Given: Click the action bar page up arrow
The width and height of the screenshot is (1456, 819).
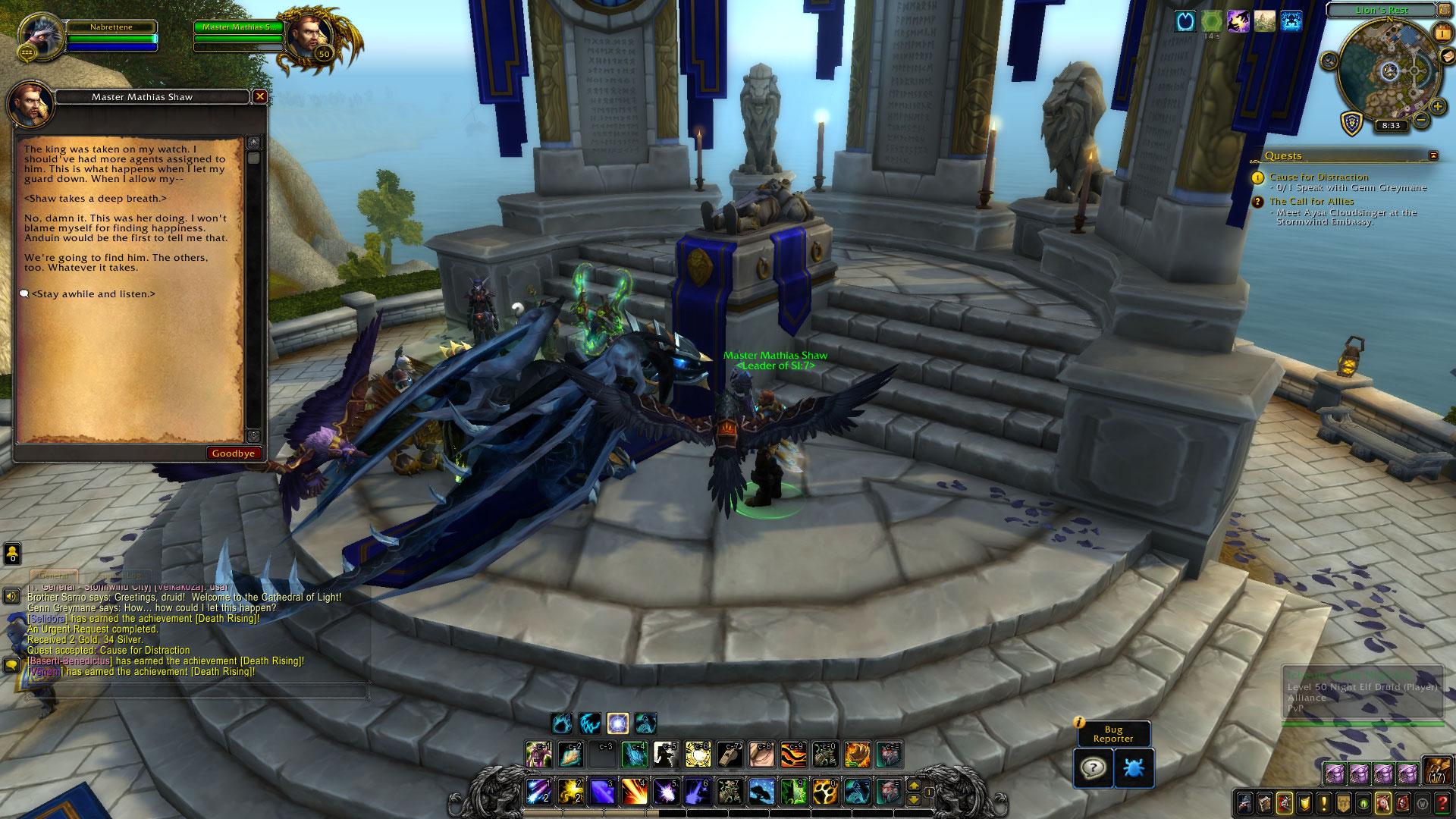Looking at the screenshot, I should tap(915, 786).
